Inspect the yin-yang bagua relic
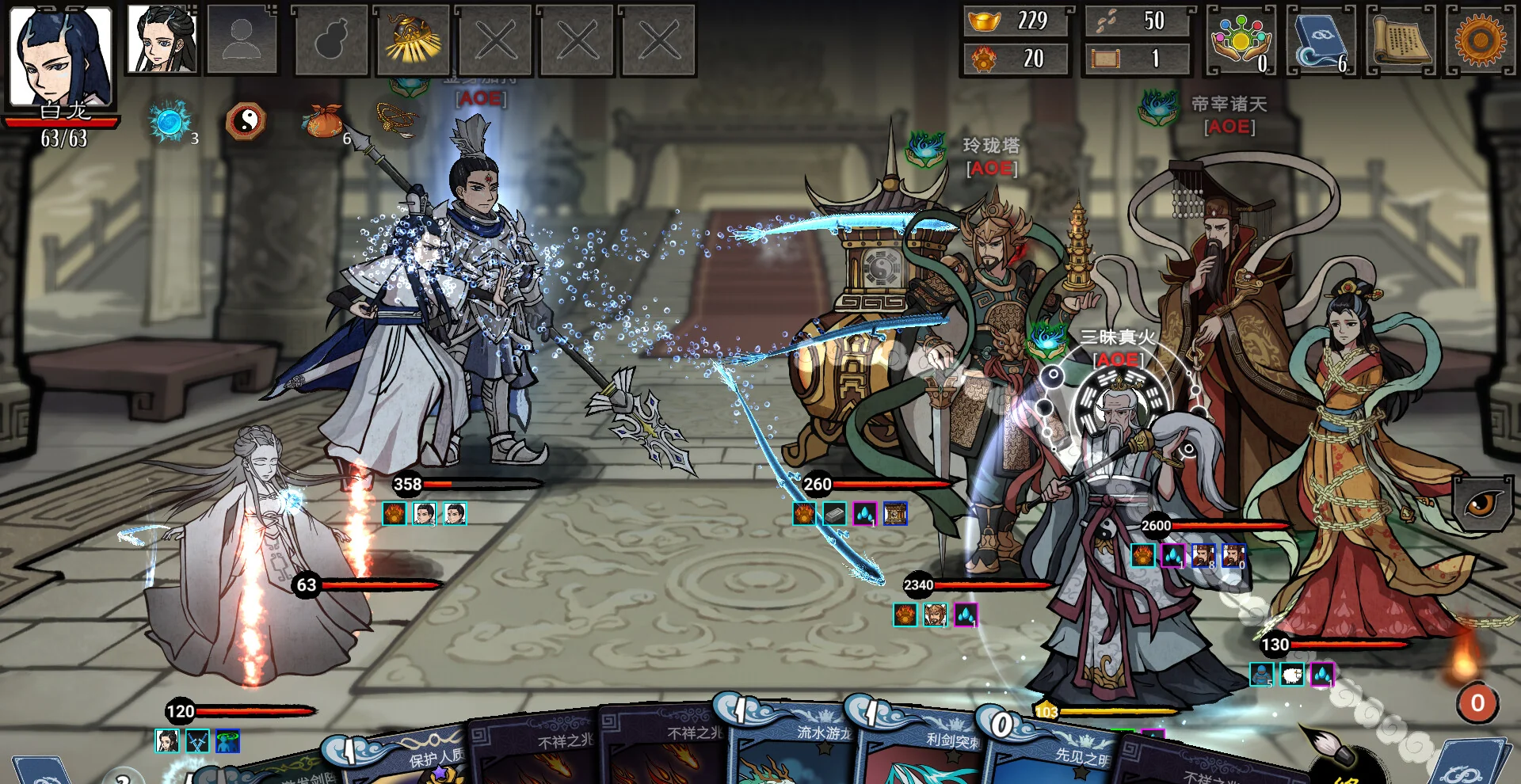Image resolution: width=1521 pixels, height=784 pixels. 246,122
